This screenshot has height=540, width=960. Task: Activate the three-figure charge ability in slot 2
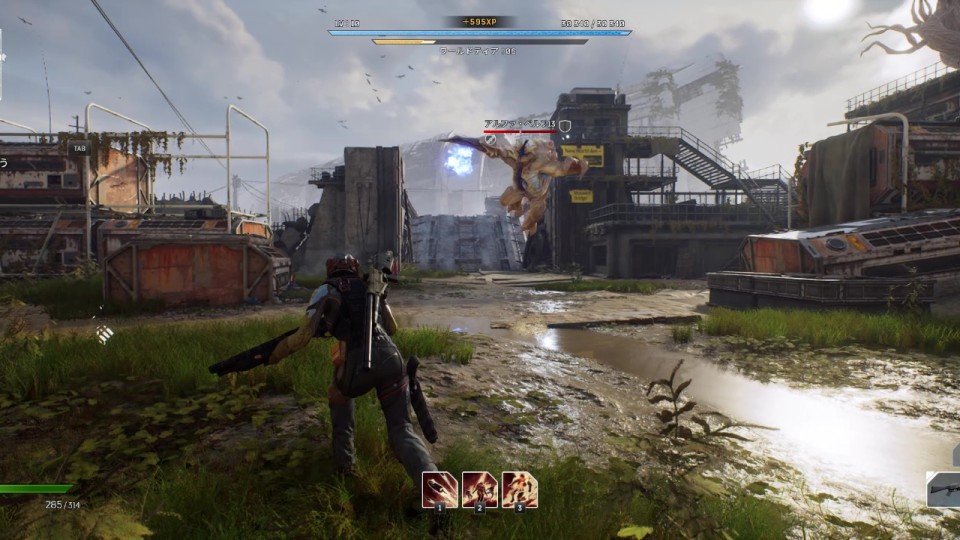(x=480, y=489)
